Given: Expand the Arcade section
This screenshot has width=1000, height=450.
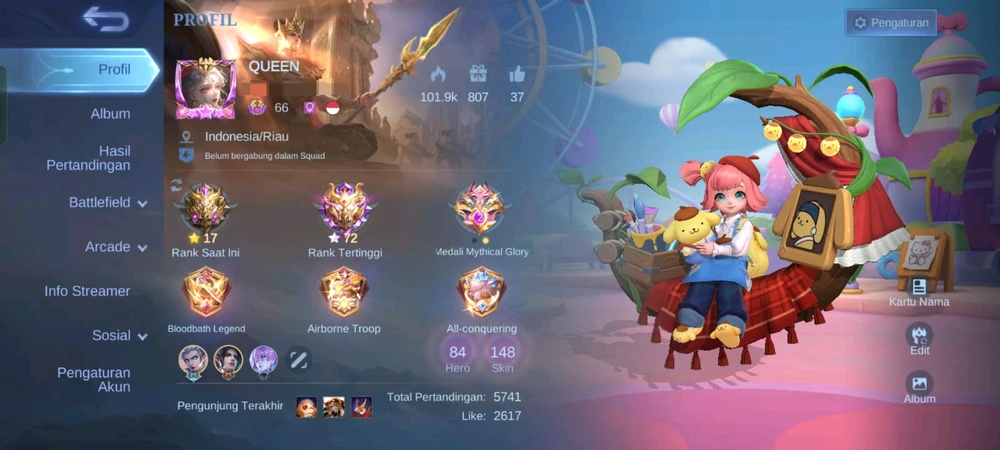Looking at the screenshot, I should (x=115, y=247).
